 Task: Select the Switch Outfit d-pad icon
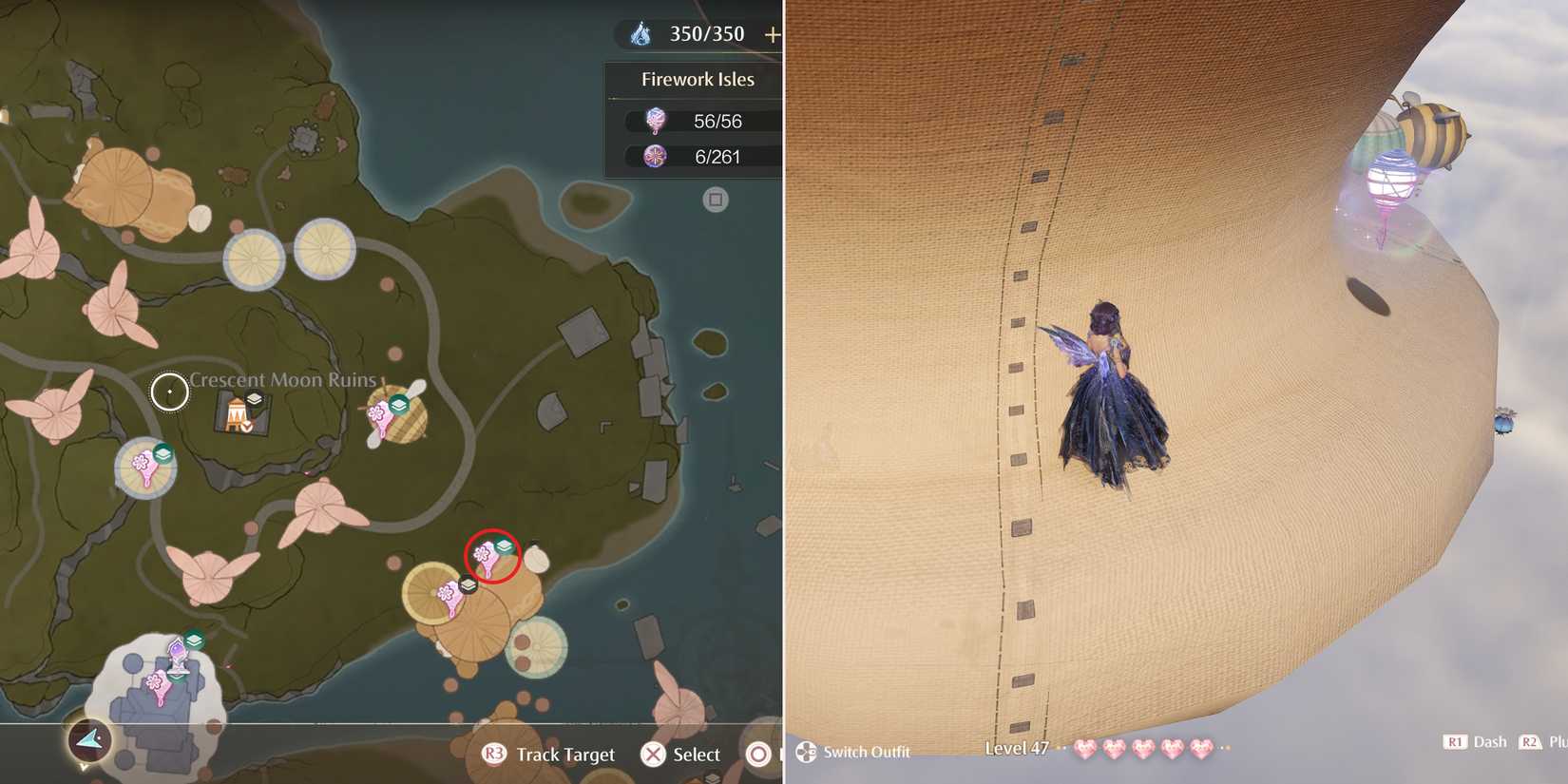806,752
